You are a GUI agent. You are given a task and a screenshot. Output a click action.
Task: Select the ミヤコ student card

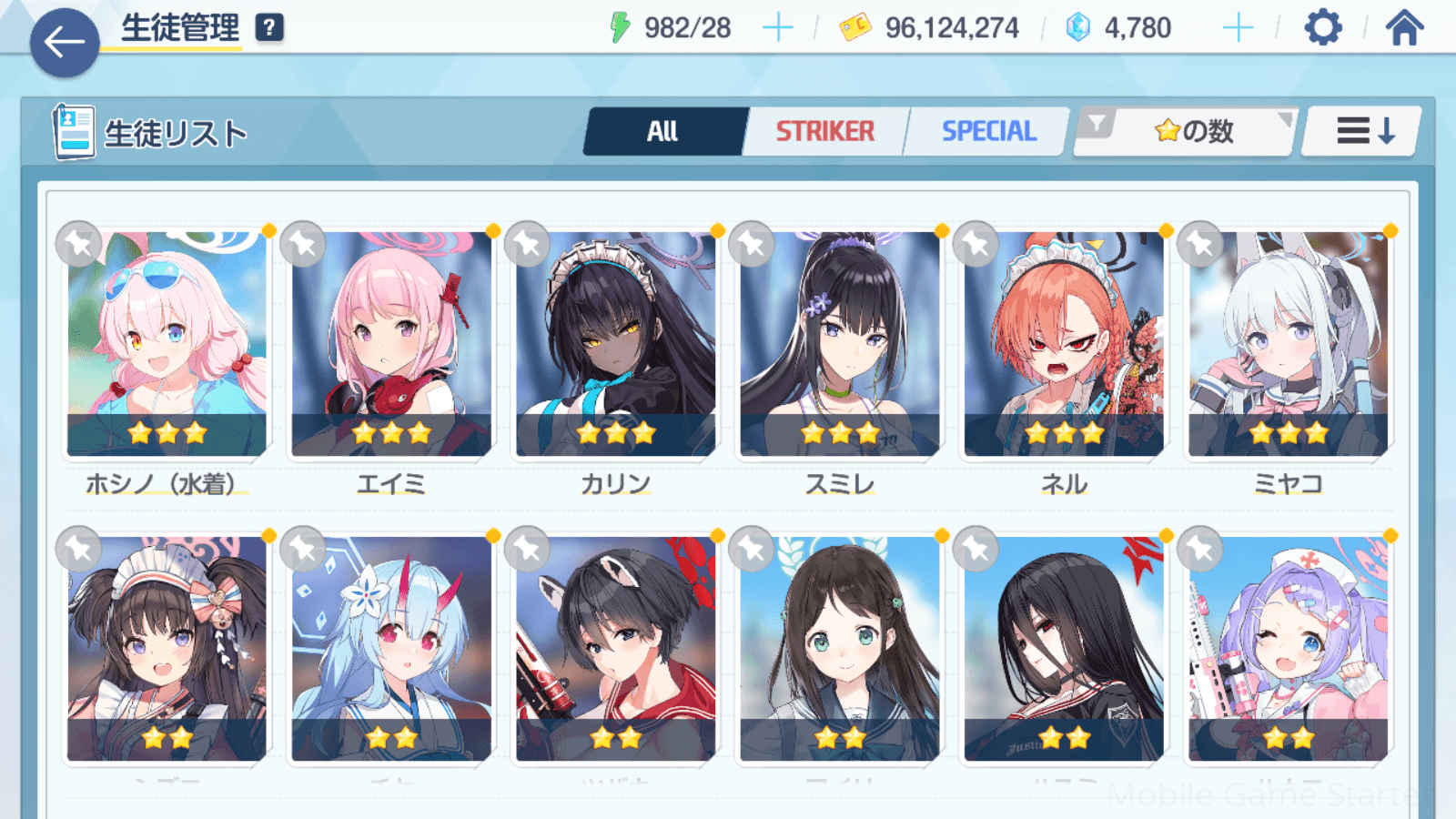(1288, 344)
